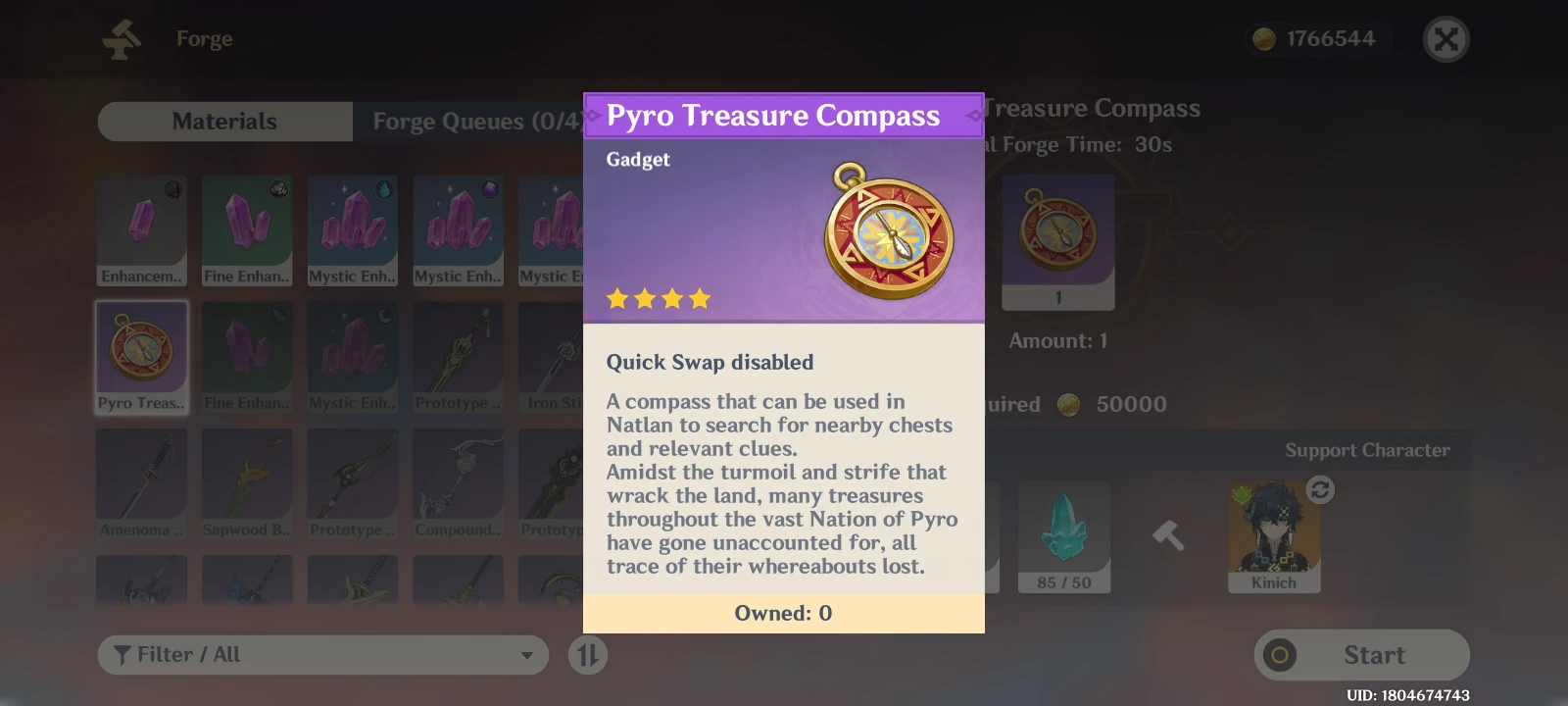Select the Materials tab
The image size is (1568, 706).
pos(224,121)
